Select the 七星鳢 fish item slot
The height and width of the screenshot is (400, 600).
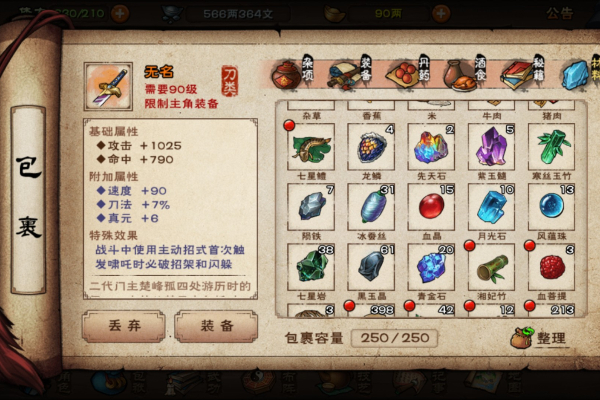coord(312,148)
